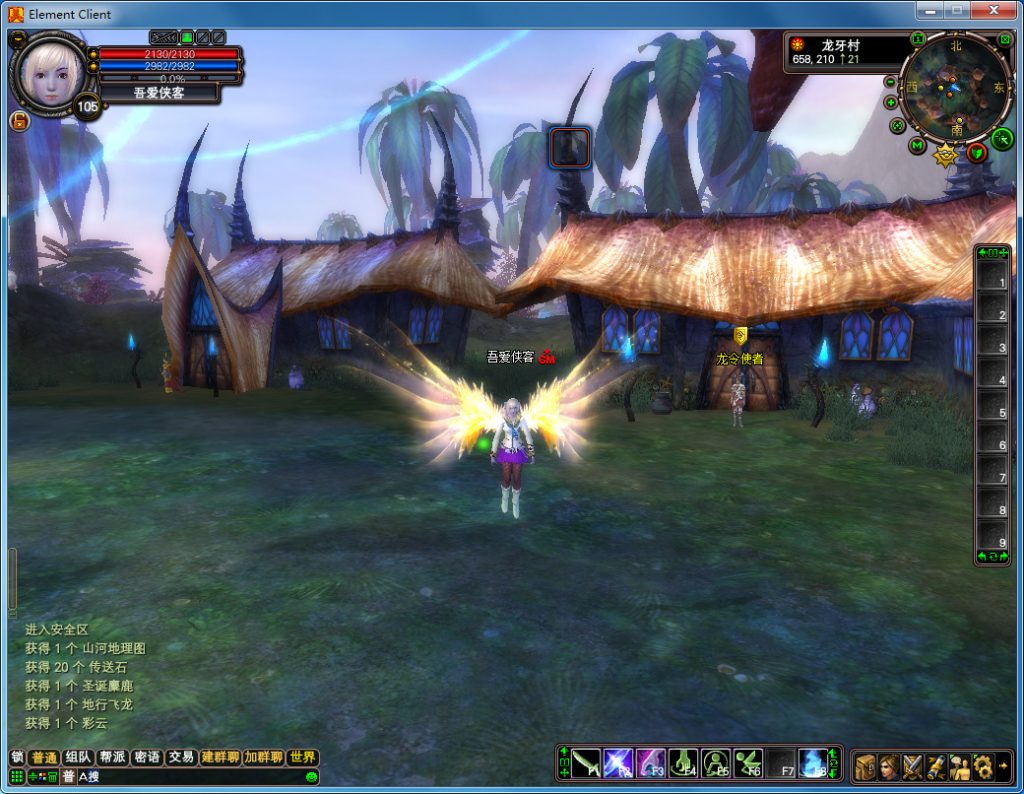Open the 世界 chat channel
This screenshot has width=1024, height=794.
[302, 757]
